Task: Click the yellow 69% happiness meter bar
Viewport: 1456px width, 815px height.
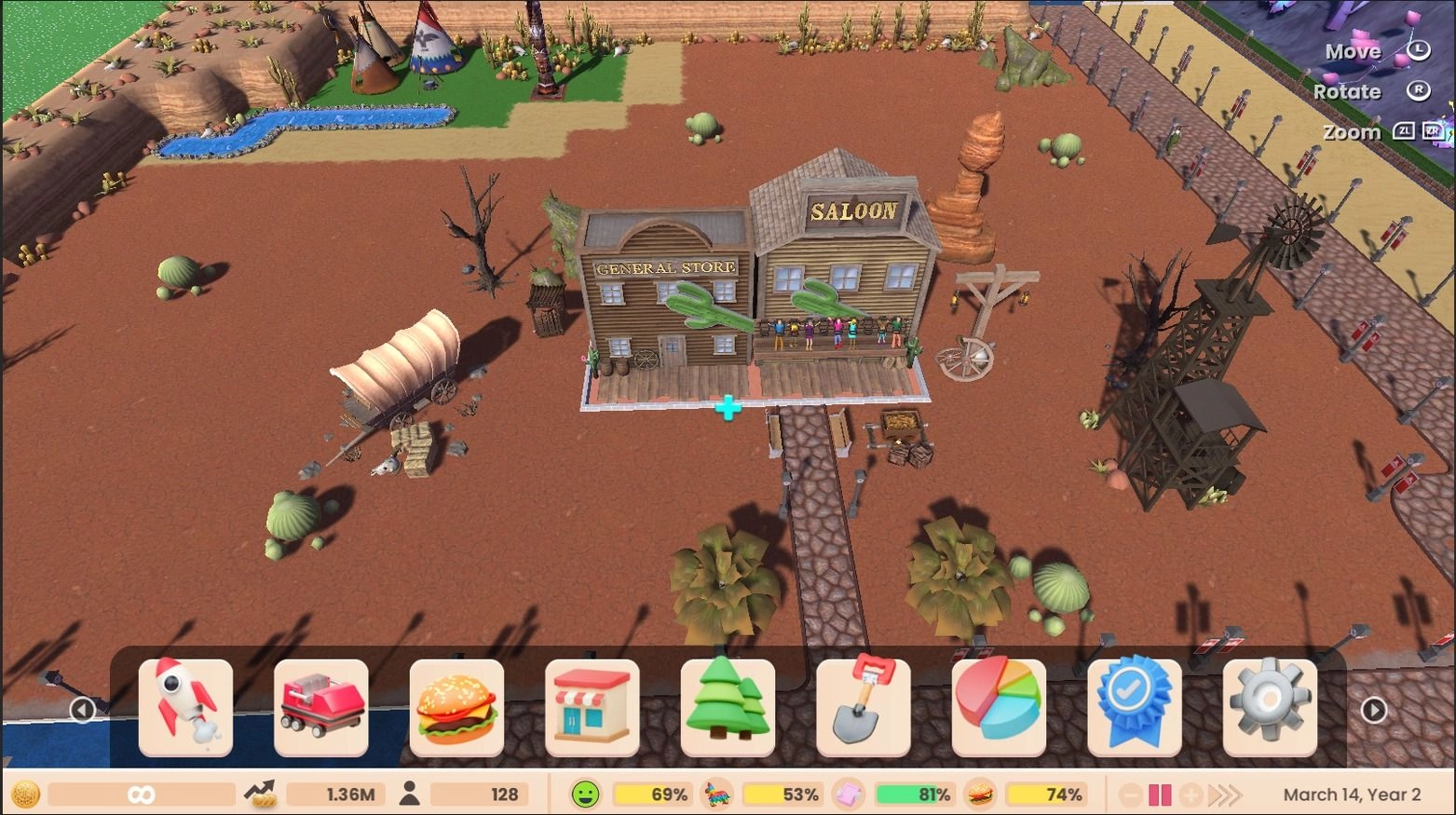Action: (652, 795)
